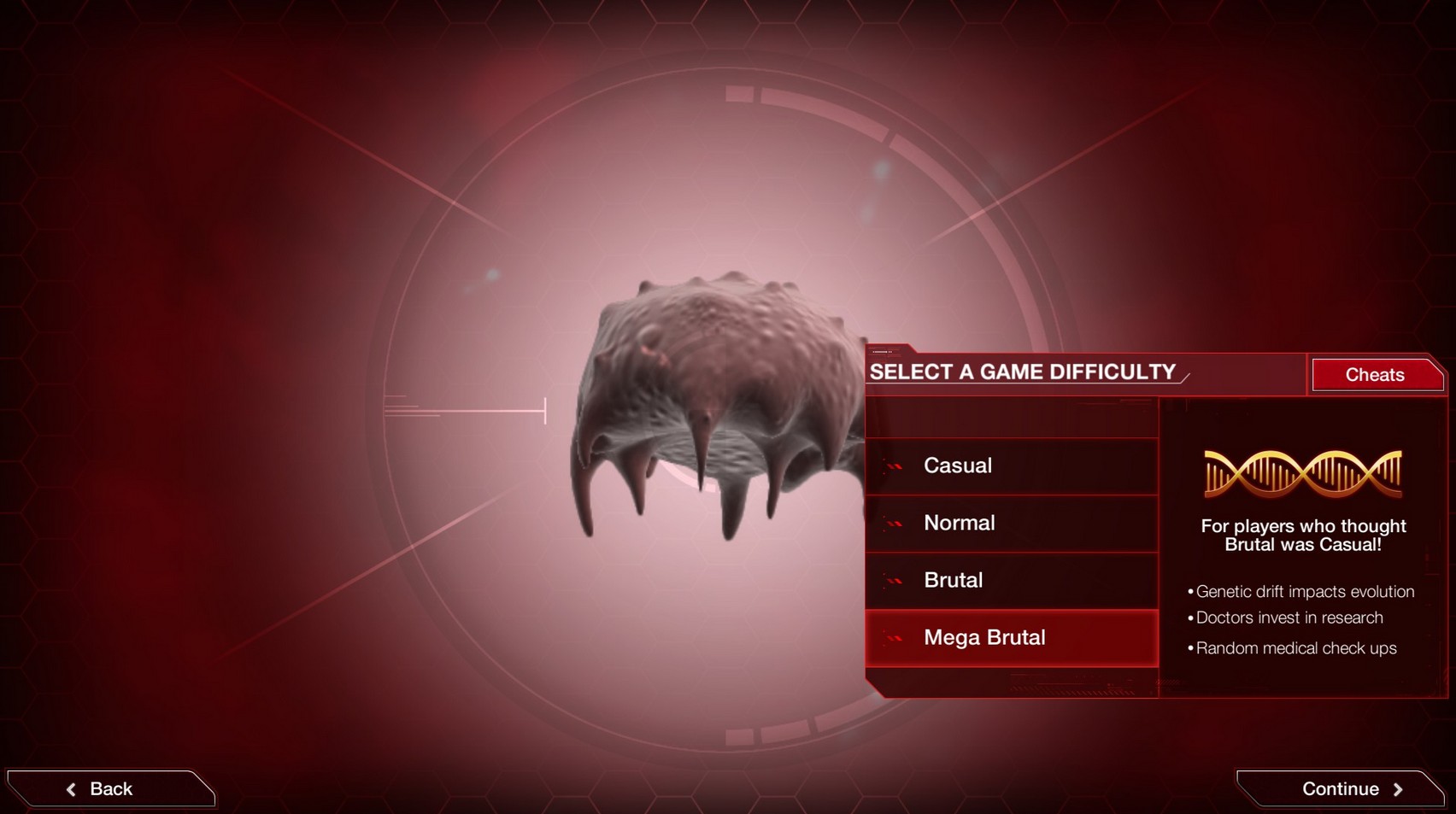Open the Cheats panel
Screen dimensions: 1456x814
[x=1376, y=374]
